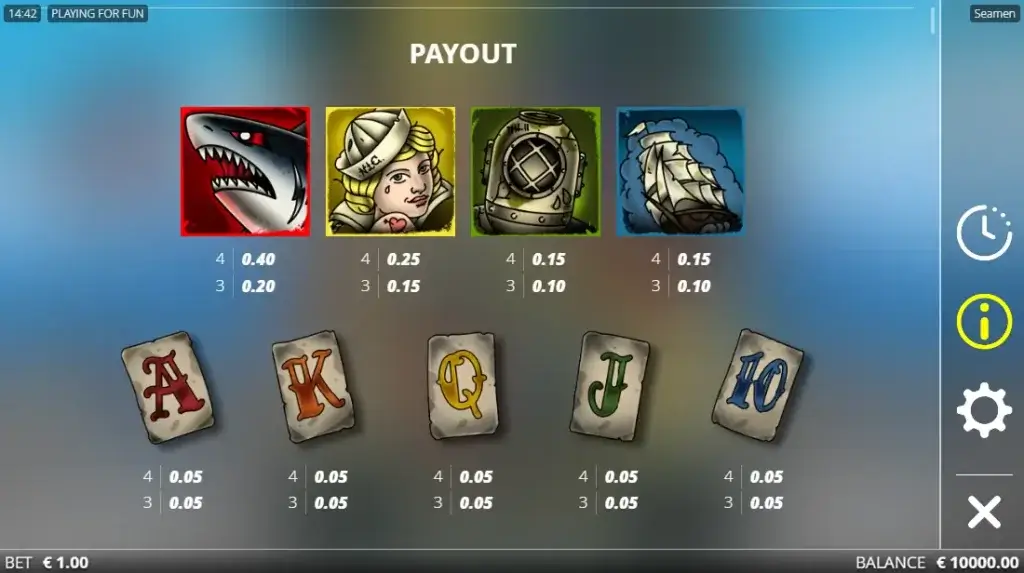This screenshot has height=573, width=1024.
Task: Open the settings gear menu
Action: point(984,410)
